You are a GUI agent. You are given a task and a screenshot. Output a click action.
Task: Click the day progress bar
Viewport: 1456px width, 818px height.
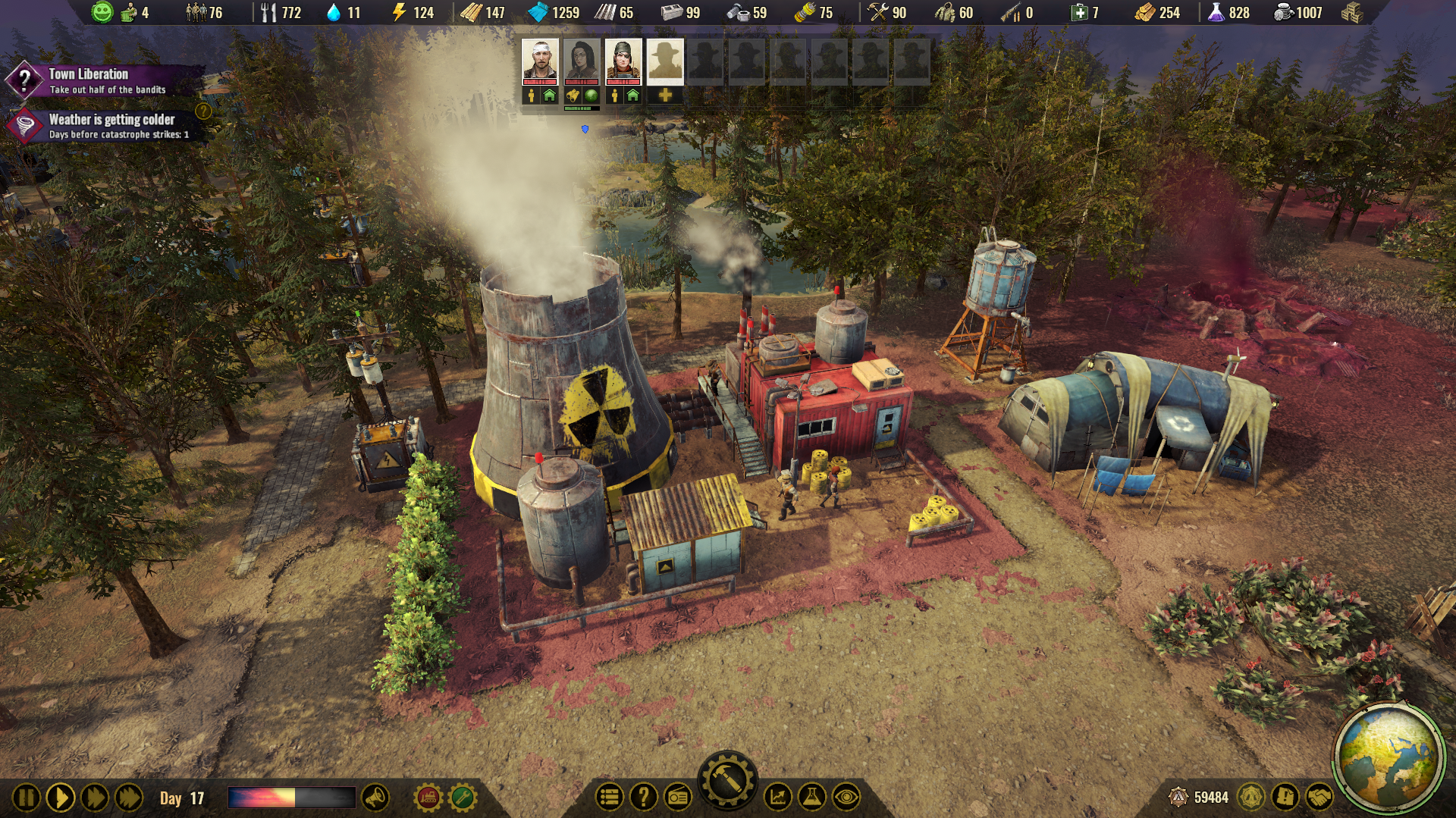292,797
